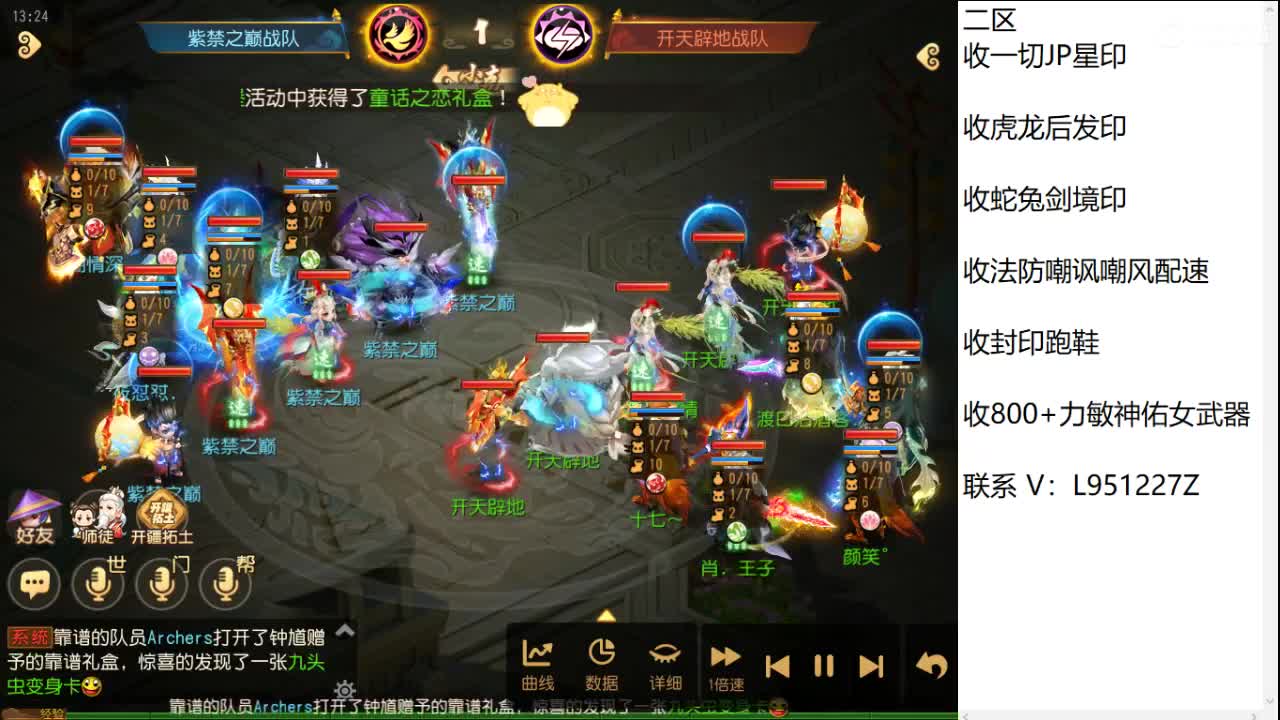This screenshot has height=720, width=1280.
Task: View battle curve via 曲线 icon
Action: tap(538, 660)
